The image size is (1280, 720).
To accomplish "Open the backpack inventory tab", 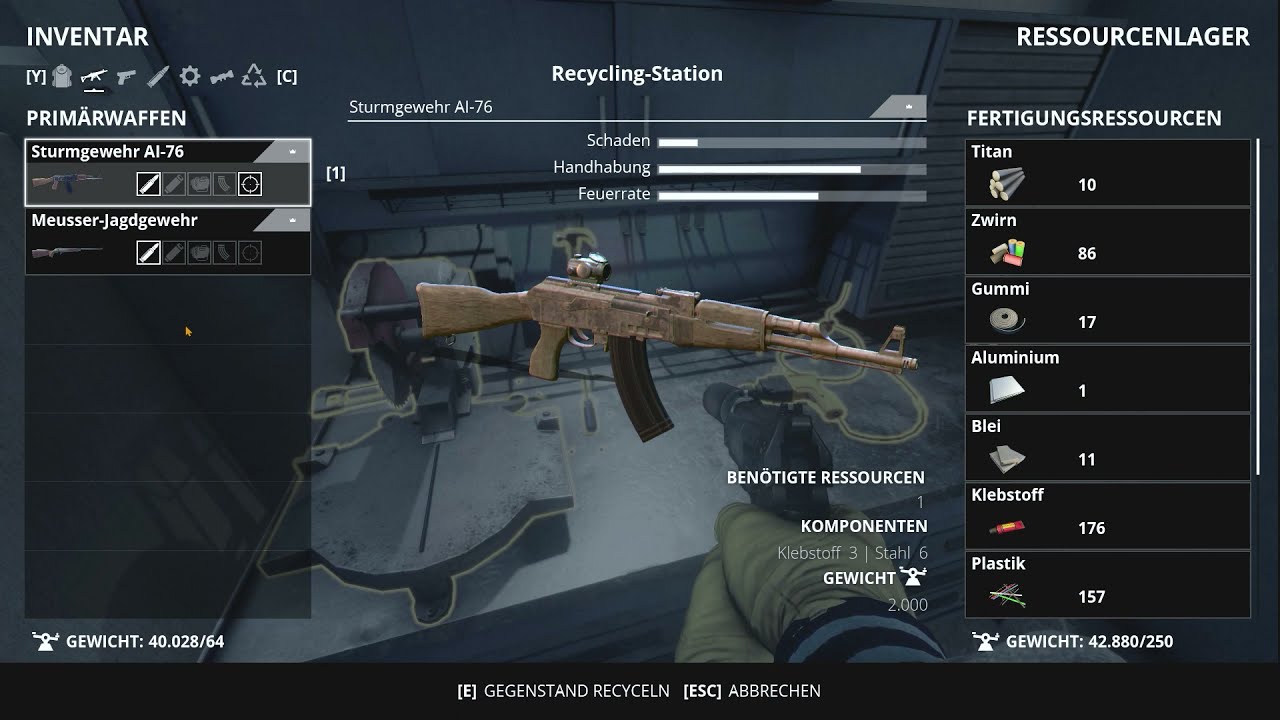I will (62, 76).
